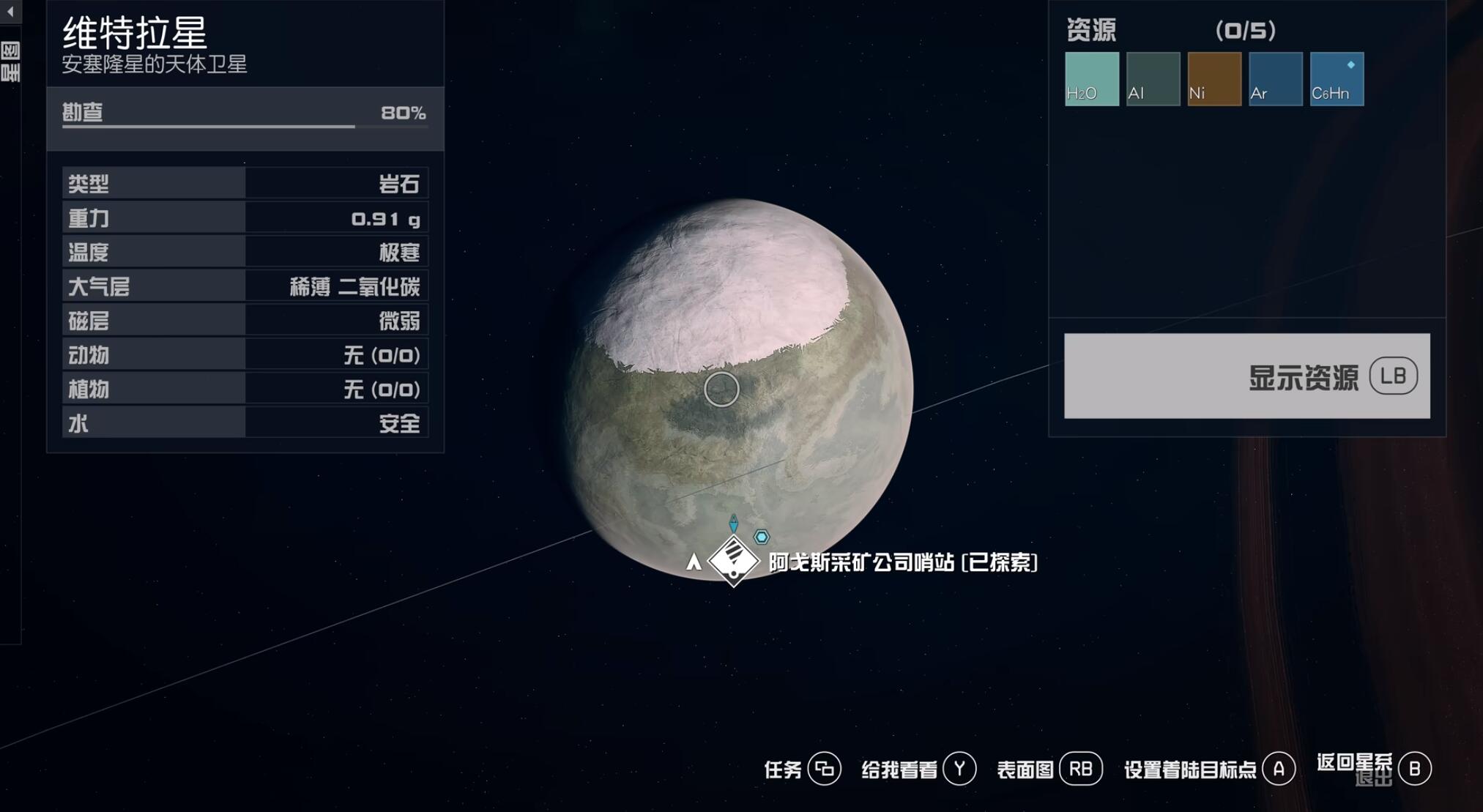The height and width of the screenshot is (812, 1483).
Task: Select the blue hexagon landmark marker on planet
Action: (762, 537)
